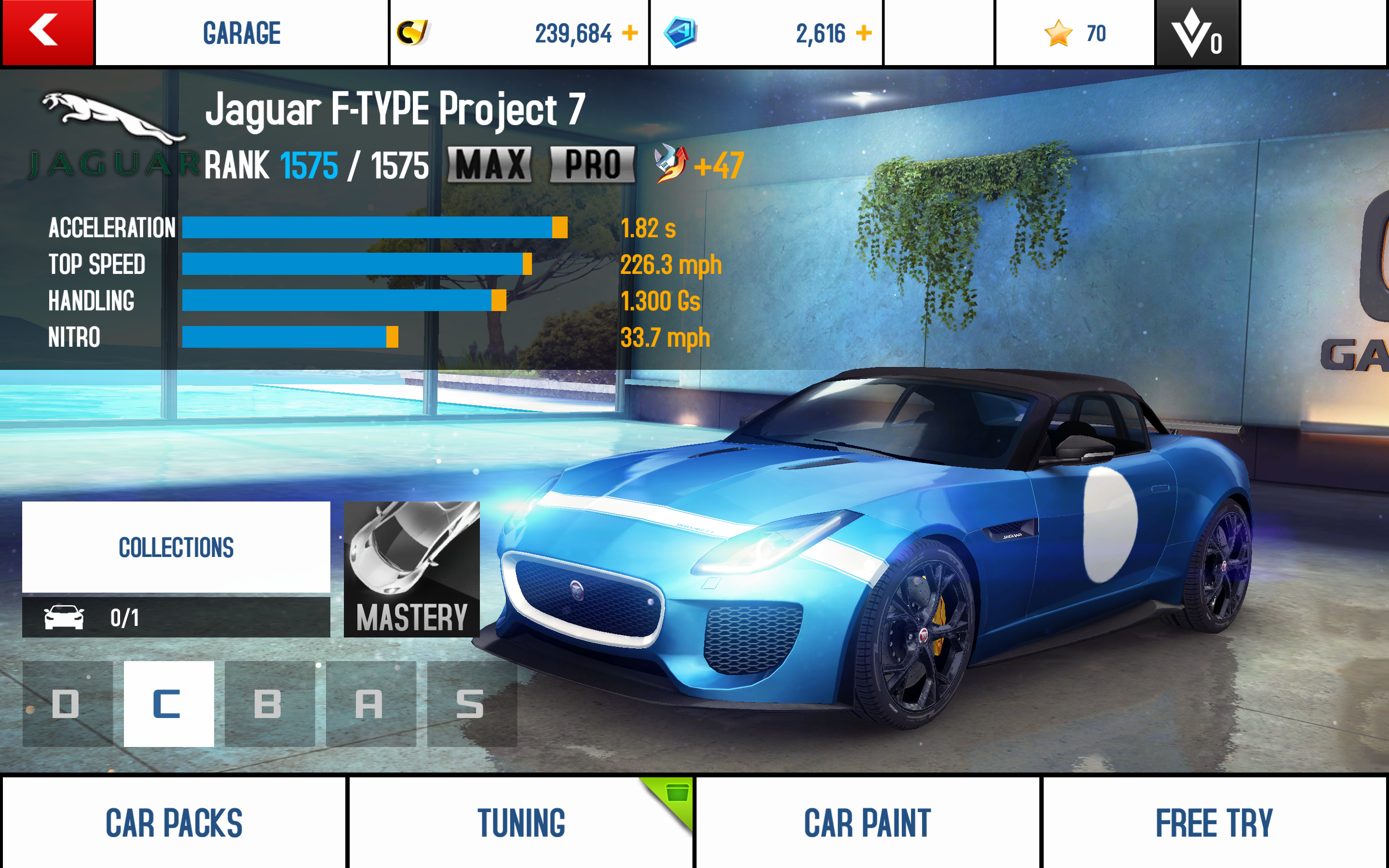Select the class C tab

click(x=169, y=703)
